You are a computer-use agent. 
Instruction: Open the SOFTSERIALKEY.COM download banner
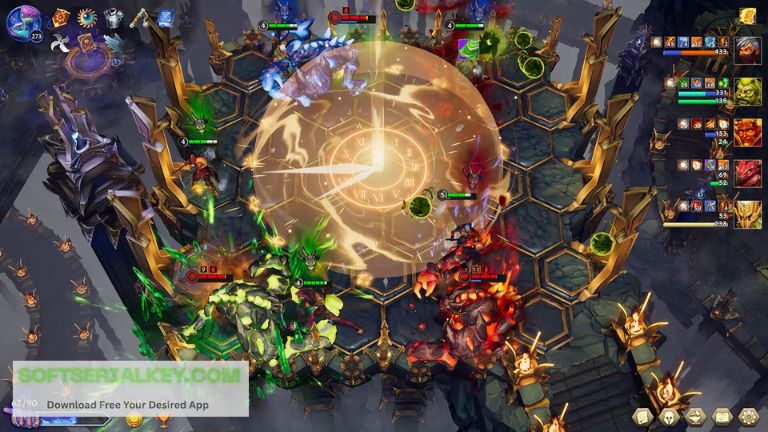130,389
